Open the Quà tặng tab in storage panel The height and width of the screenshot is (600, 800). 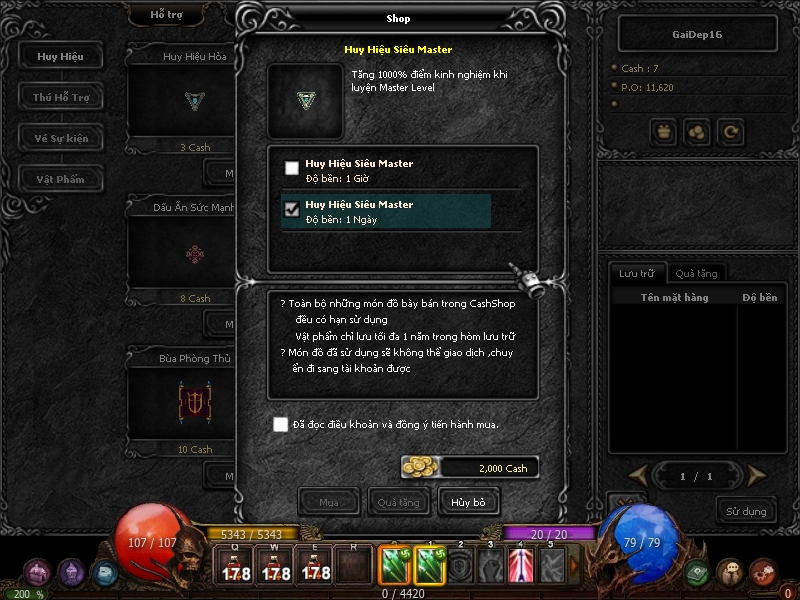pyautogui.click(x=695, y=273)
